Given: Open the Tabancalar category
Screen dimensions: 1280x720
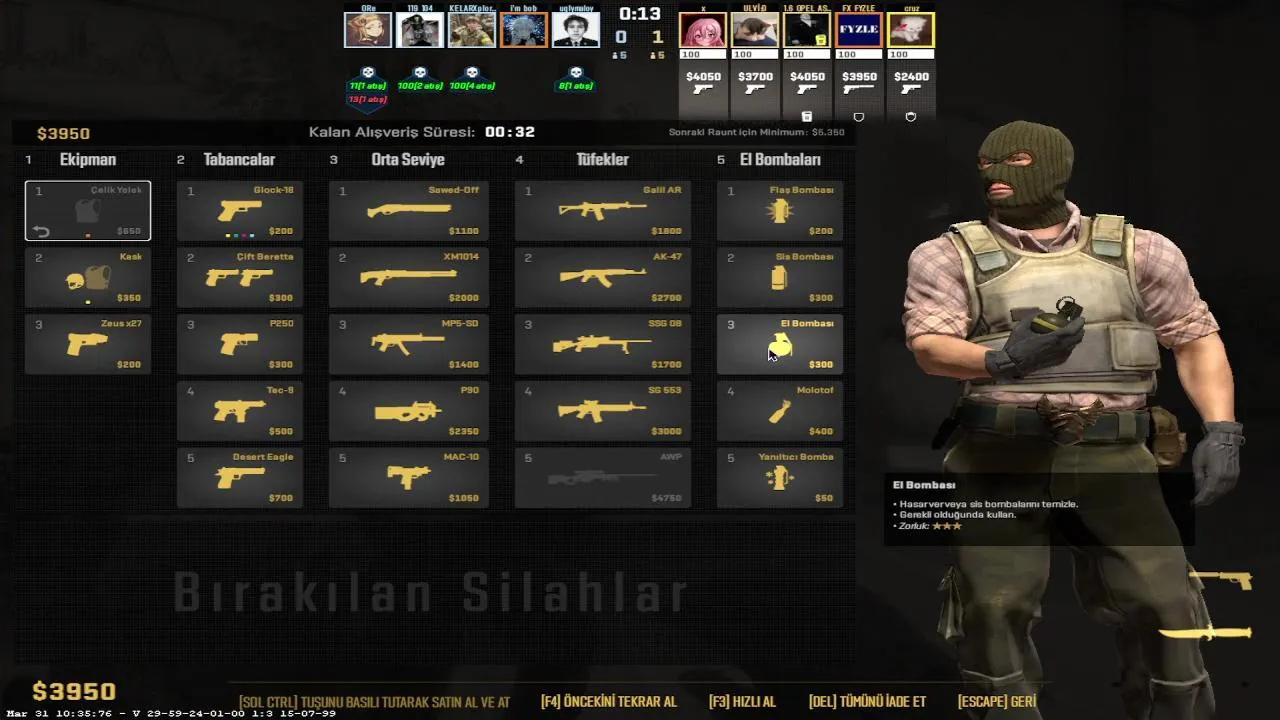Looking at the screenshot, I should pos(239,159).
